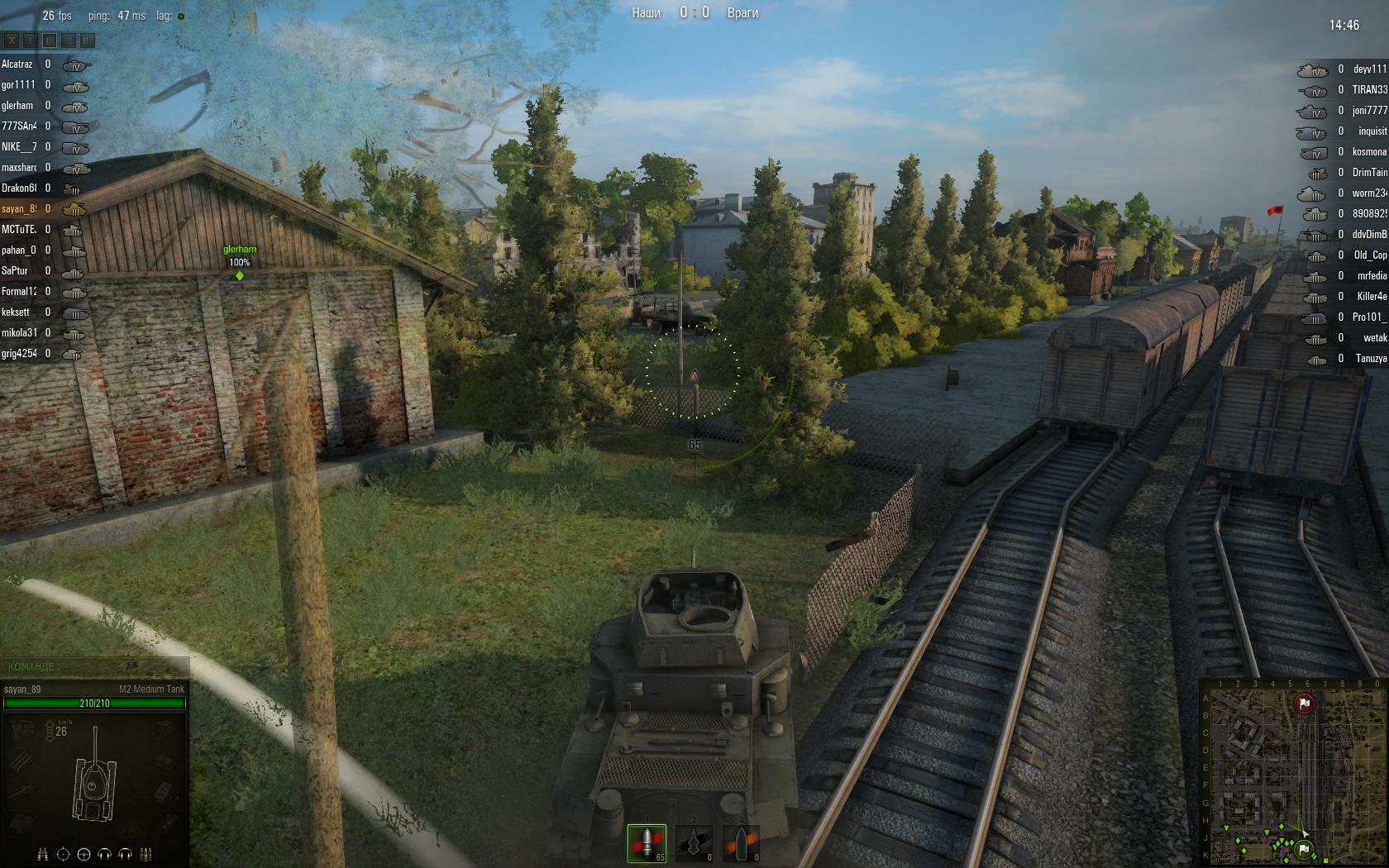This screenshot has width=1389, height=868.
Task: Hide the team list with the X button
Action: click(x=12, y=40)
